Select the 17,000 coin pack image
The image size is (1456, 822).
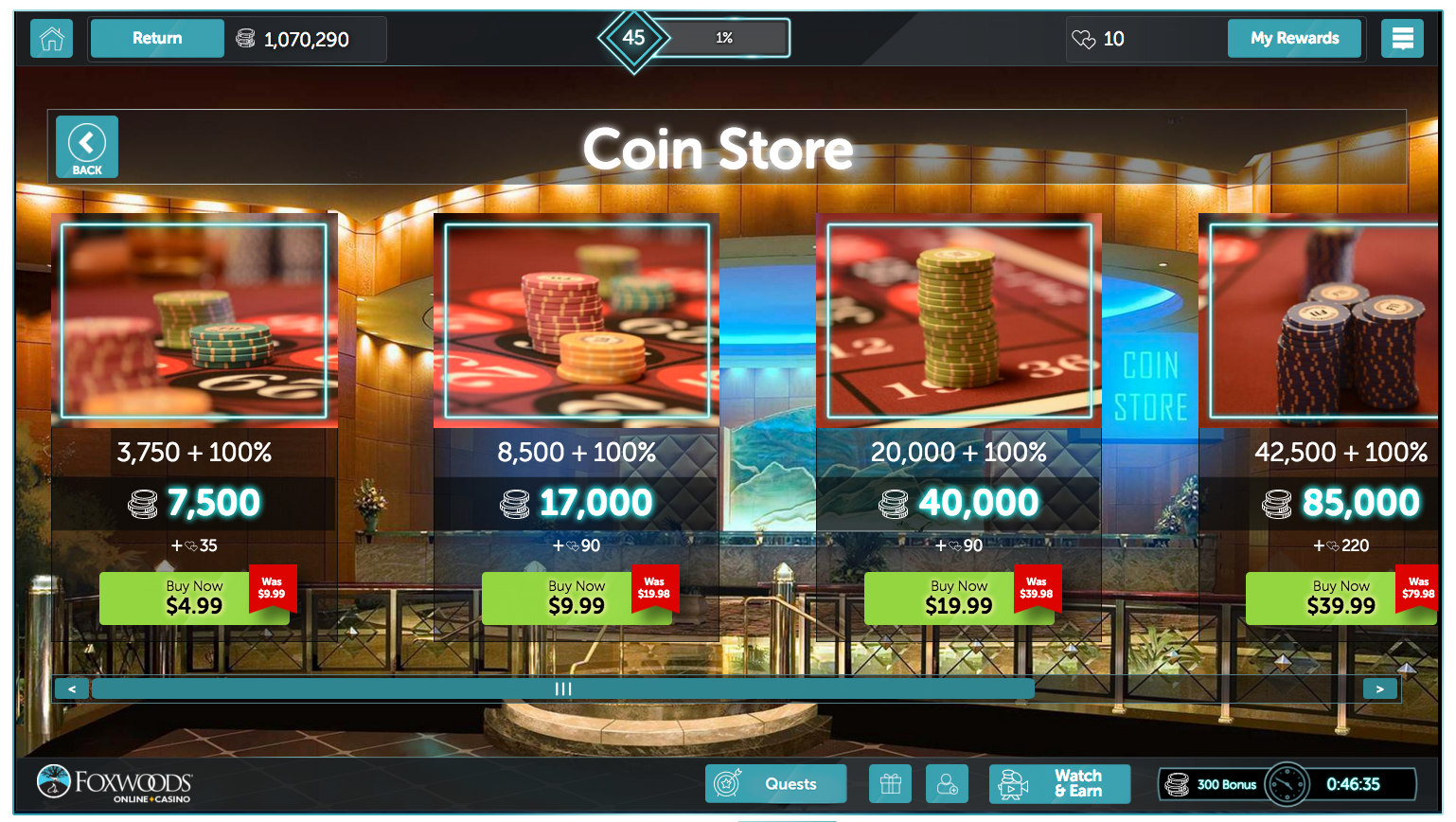click(x=577, y=321)
